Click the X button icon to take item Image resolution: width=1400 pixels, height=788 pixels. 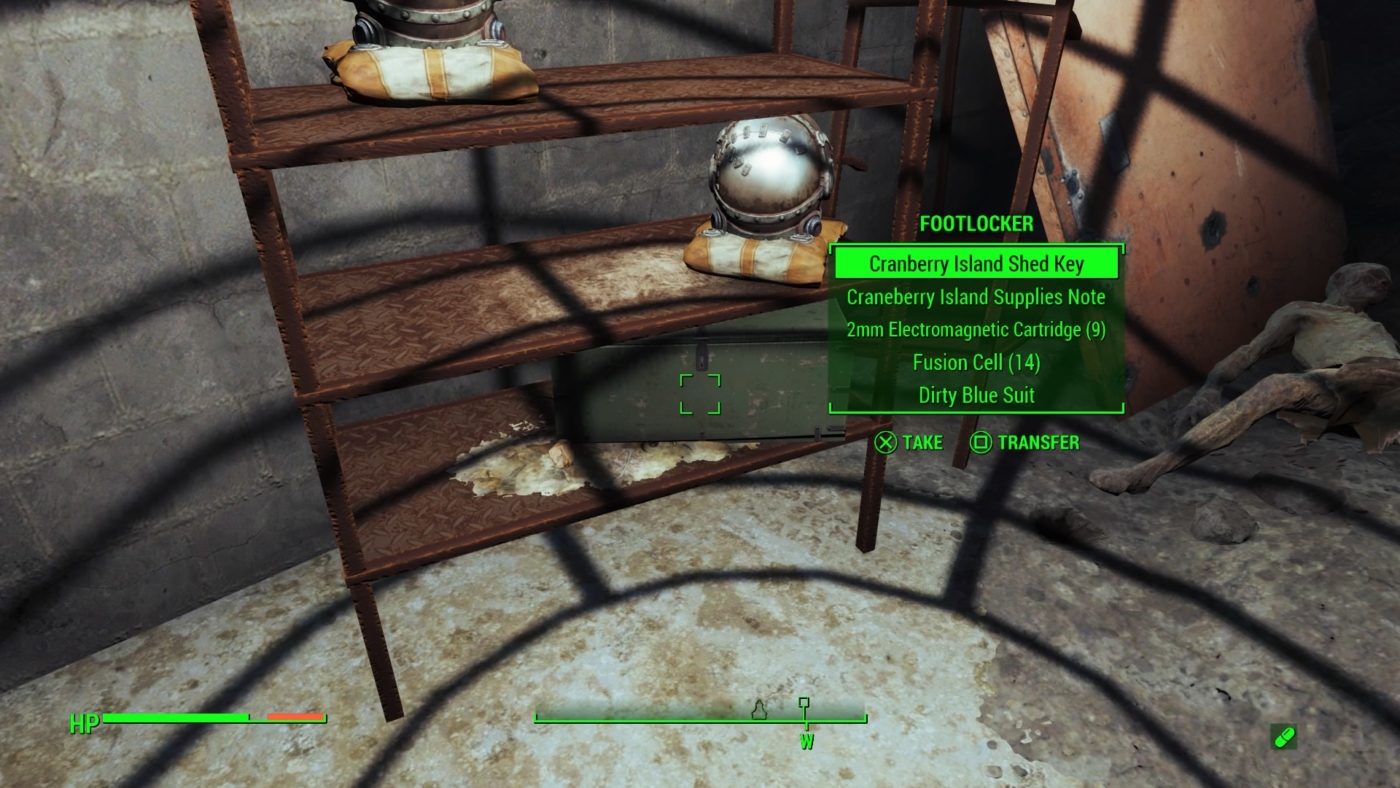point(884,442)
